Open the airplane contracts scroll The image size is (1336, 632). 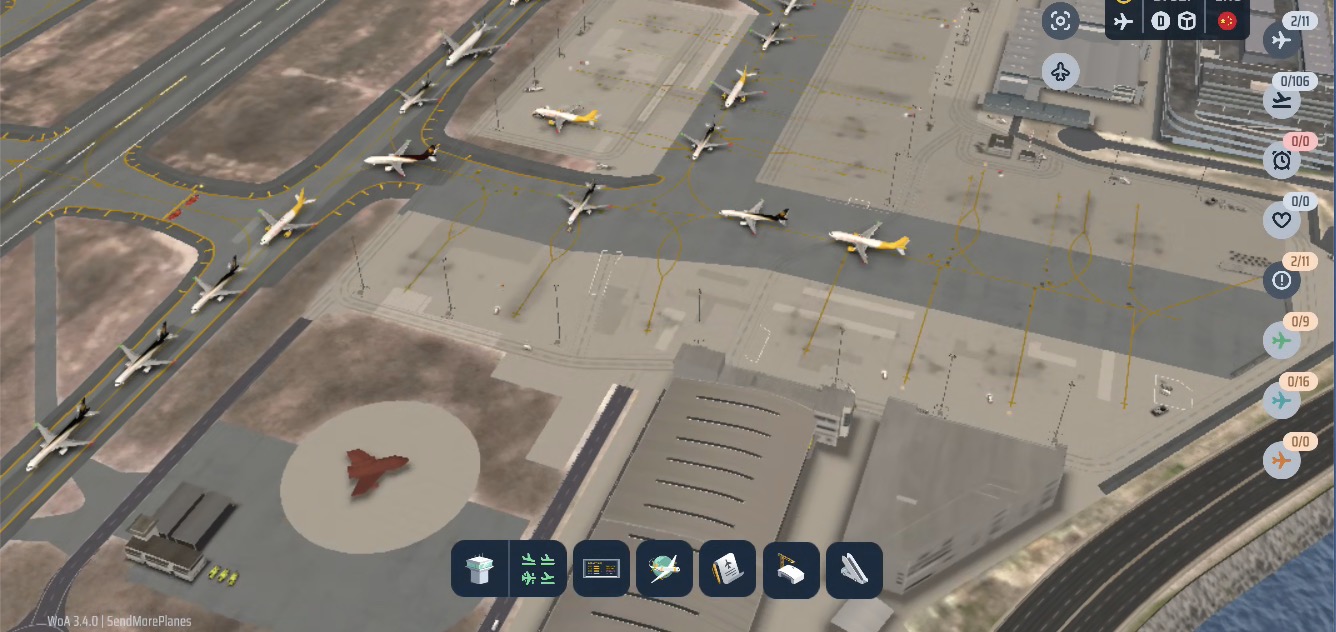727,569
